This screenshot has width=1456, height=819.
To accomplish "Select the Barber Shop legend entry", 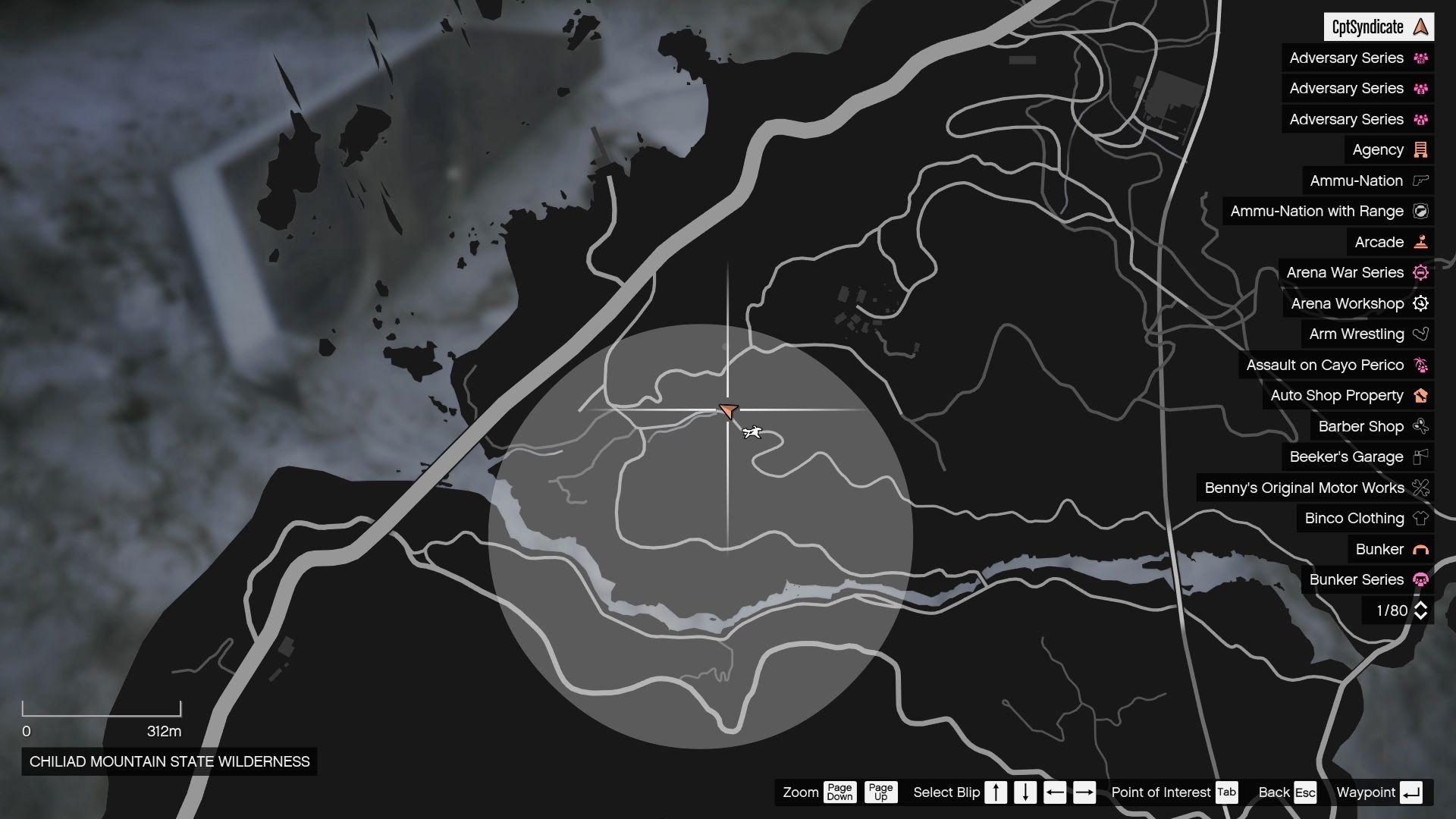I will pos(1372,427).
